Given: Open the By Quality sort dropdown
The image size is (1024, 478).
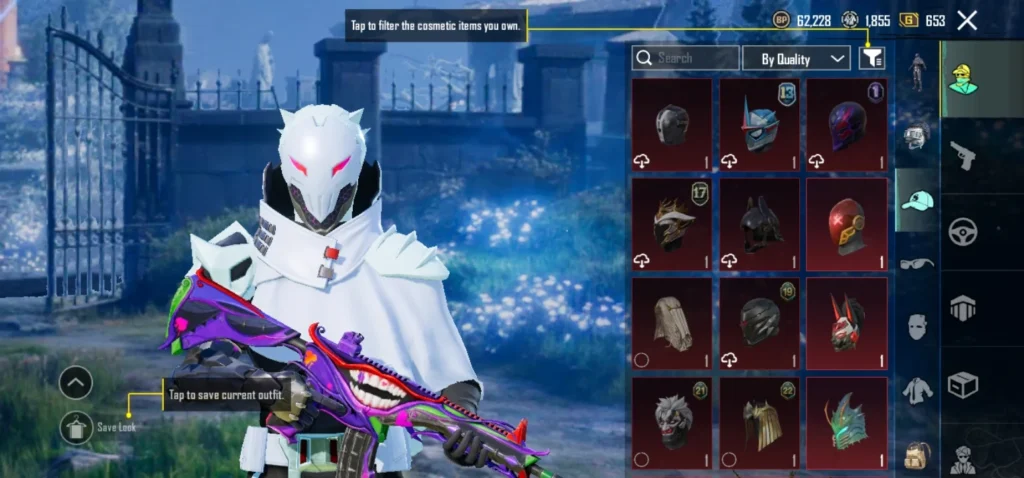Looking at the screenshot, I should pyautogui.click(x=796, y=59).
